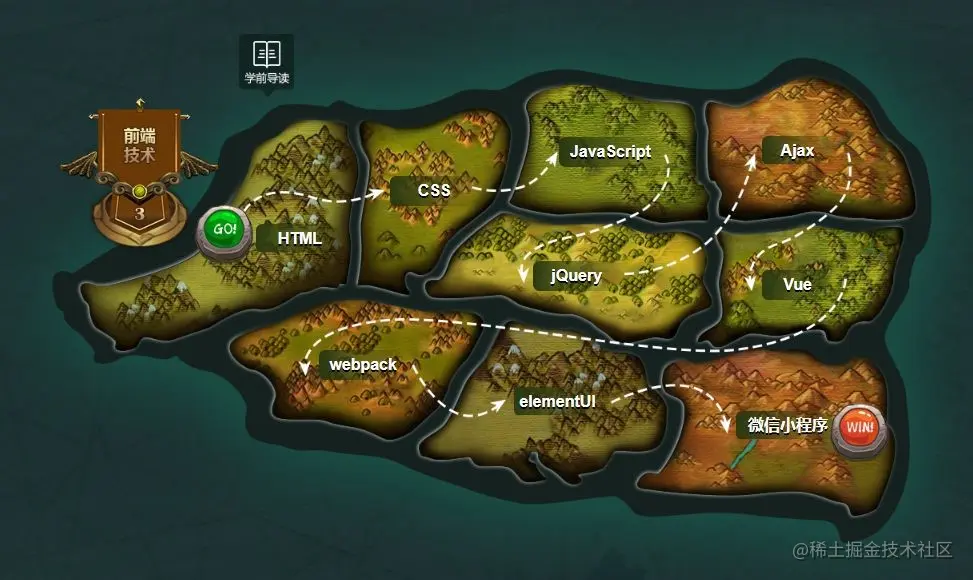Choose the 微信小程序 stage label
This screenshot has width=973, height=580.
coord(786,425)
